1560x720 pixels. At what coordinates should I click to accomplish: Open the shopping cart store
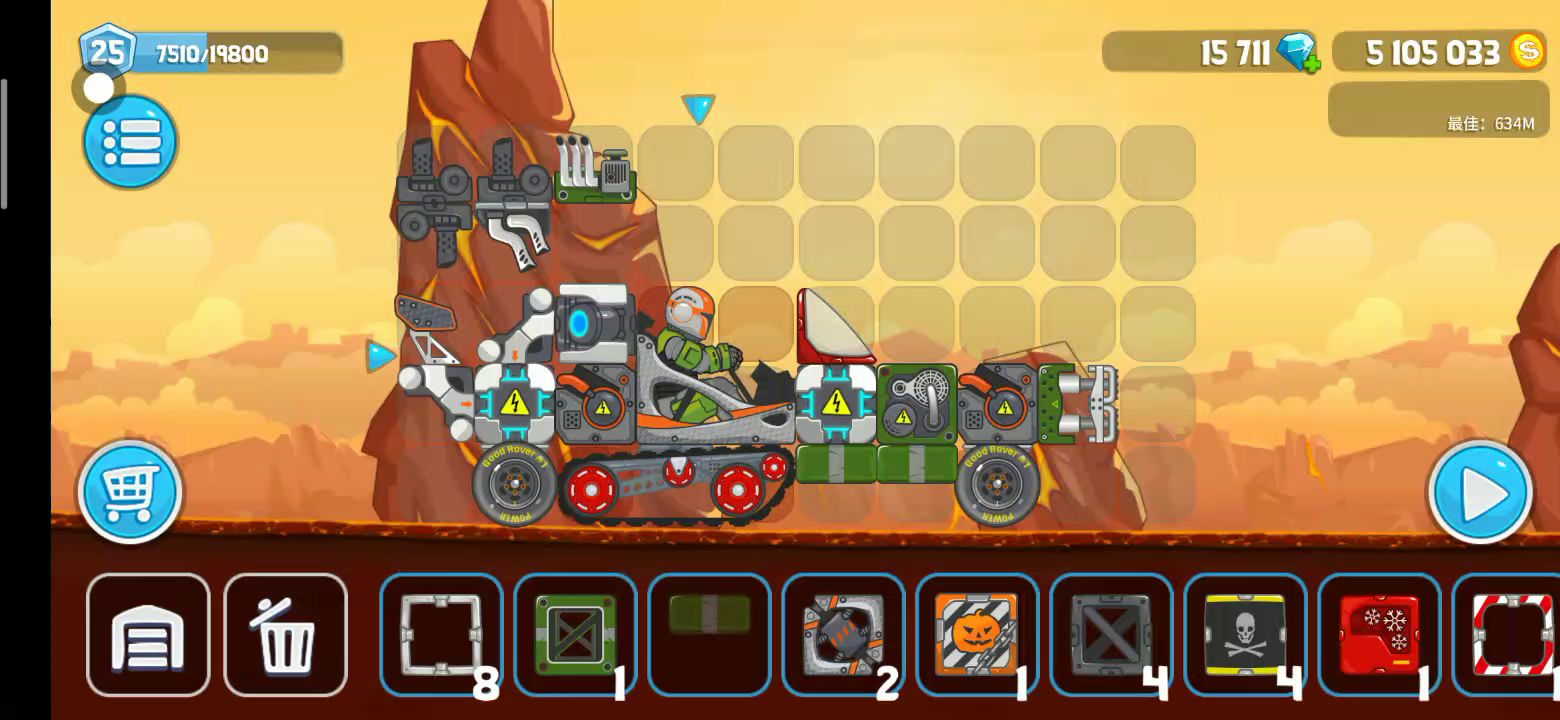coord(130,491)
